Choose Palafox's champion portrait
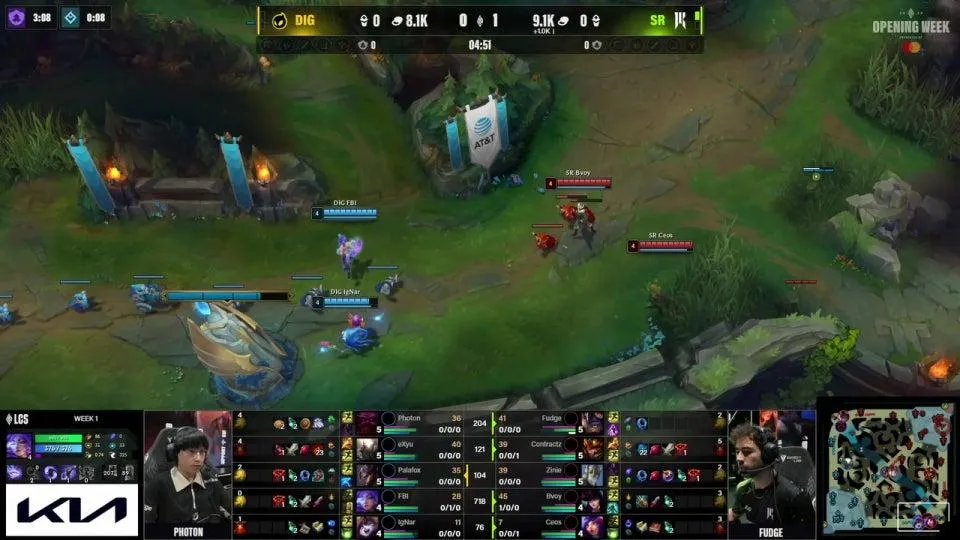Screen dimensions: 960x540 click(x=367, y=474)
